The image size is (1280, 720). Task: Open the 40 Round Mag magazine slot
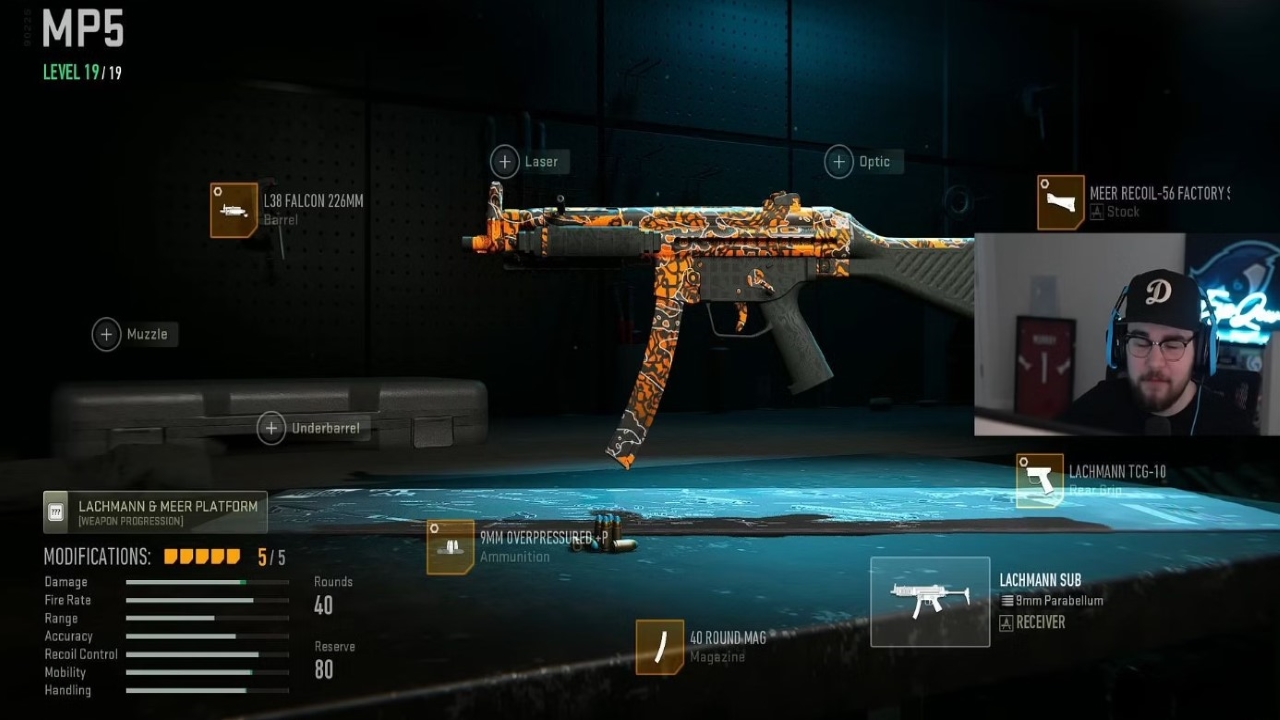click(660, 645)
